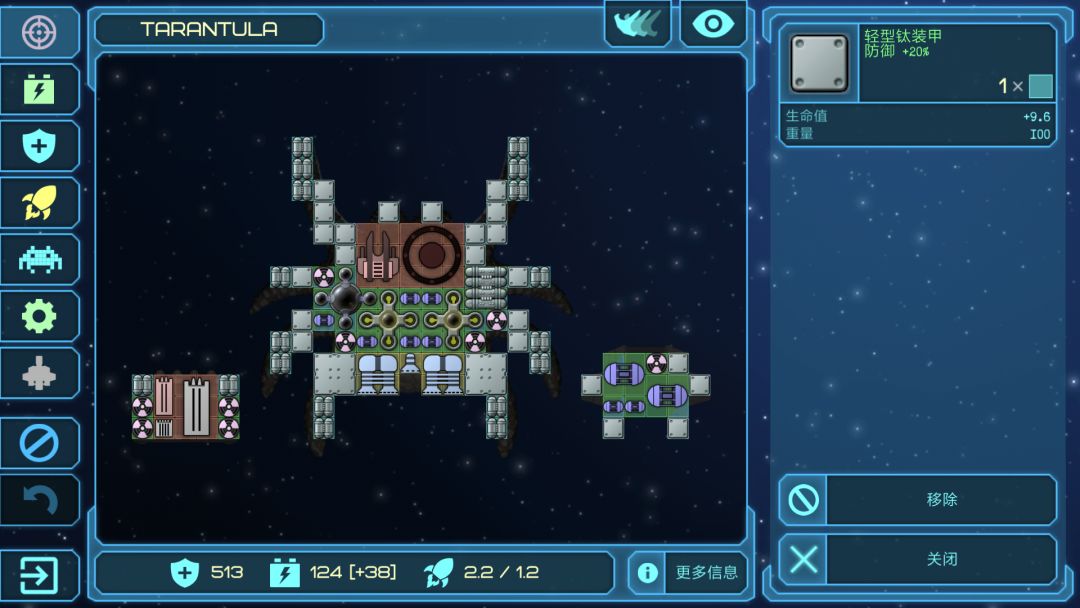Select the battery energy category
The image size is (1080, 608).
point(39,89)
